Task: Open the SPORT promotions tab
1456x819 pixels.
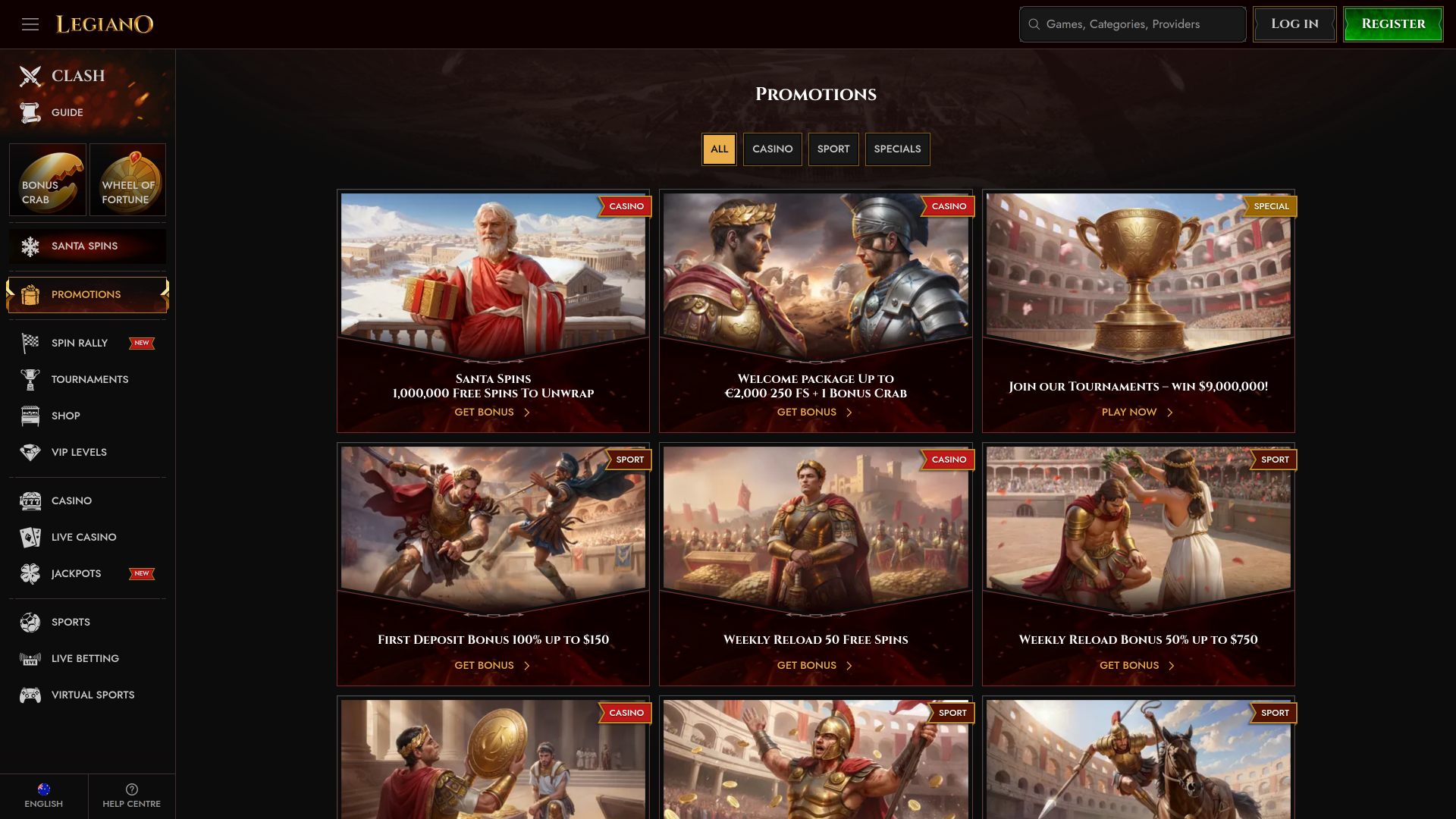Action: point(833,149)
